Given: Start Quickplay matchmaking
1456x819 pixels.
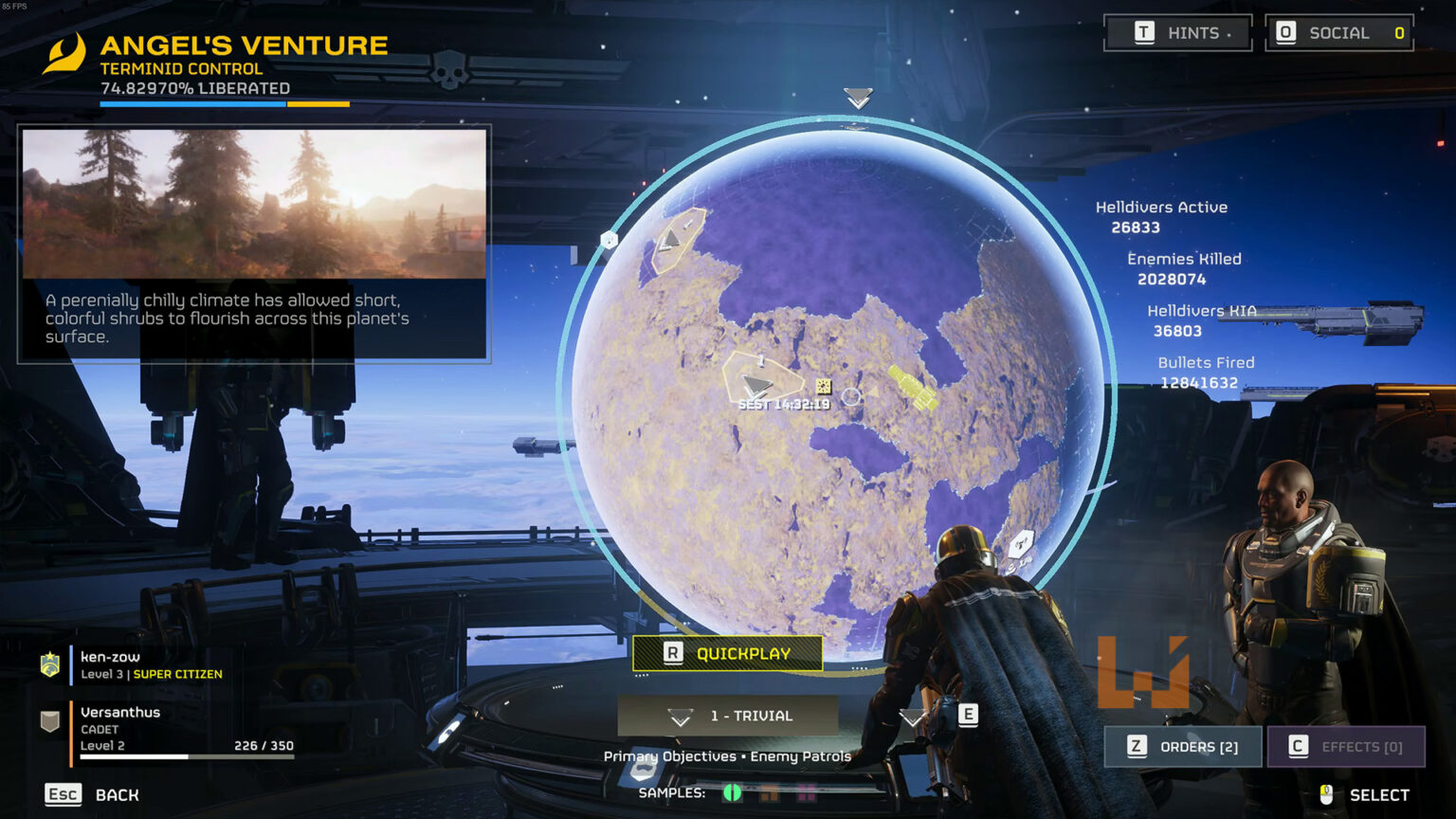Looking at the screenshot, I should [x=728, y=653].
